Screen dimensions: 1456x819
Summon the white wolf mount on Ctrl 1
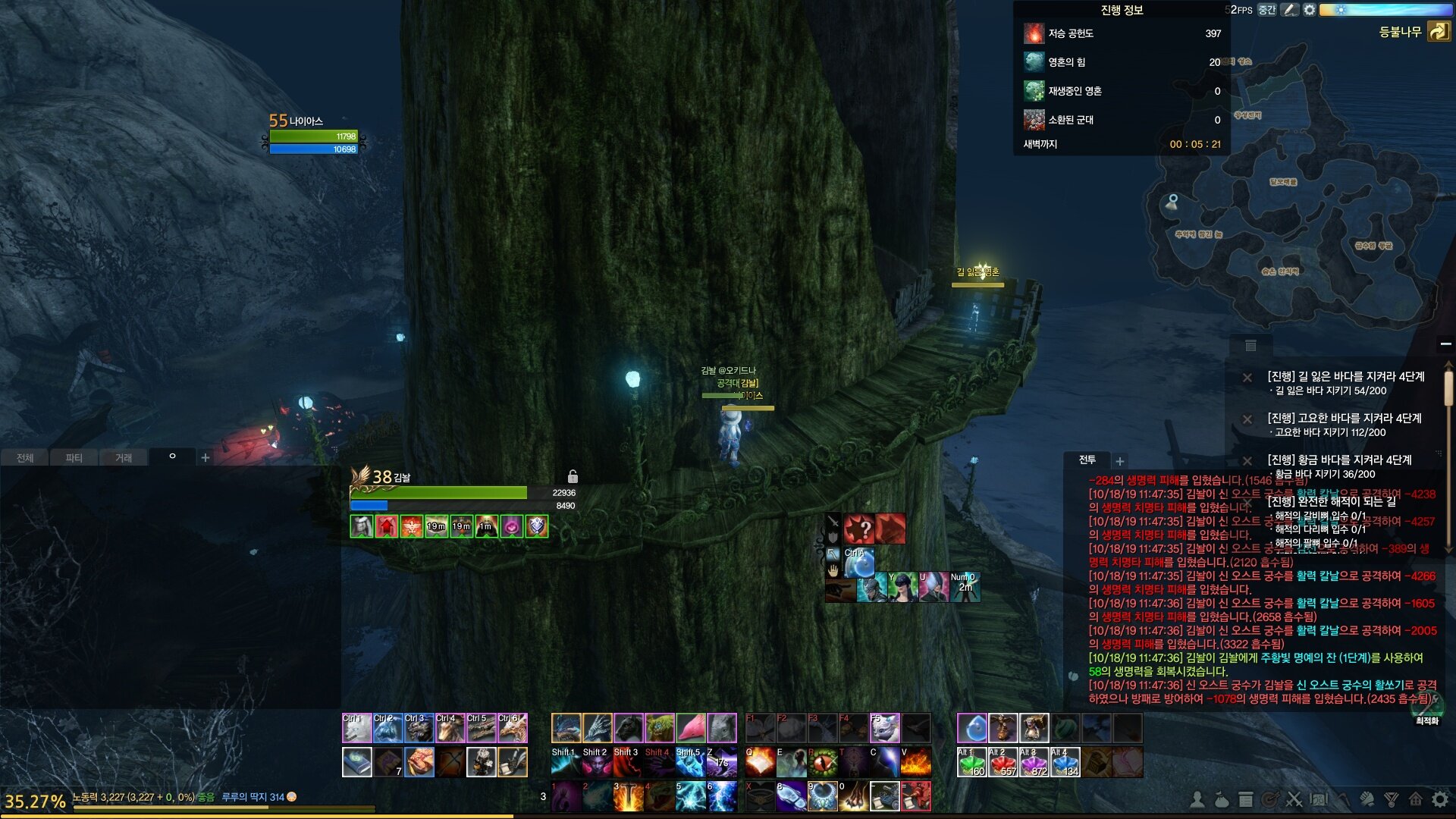pos(357,728)
